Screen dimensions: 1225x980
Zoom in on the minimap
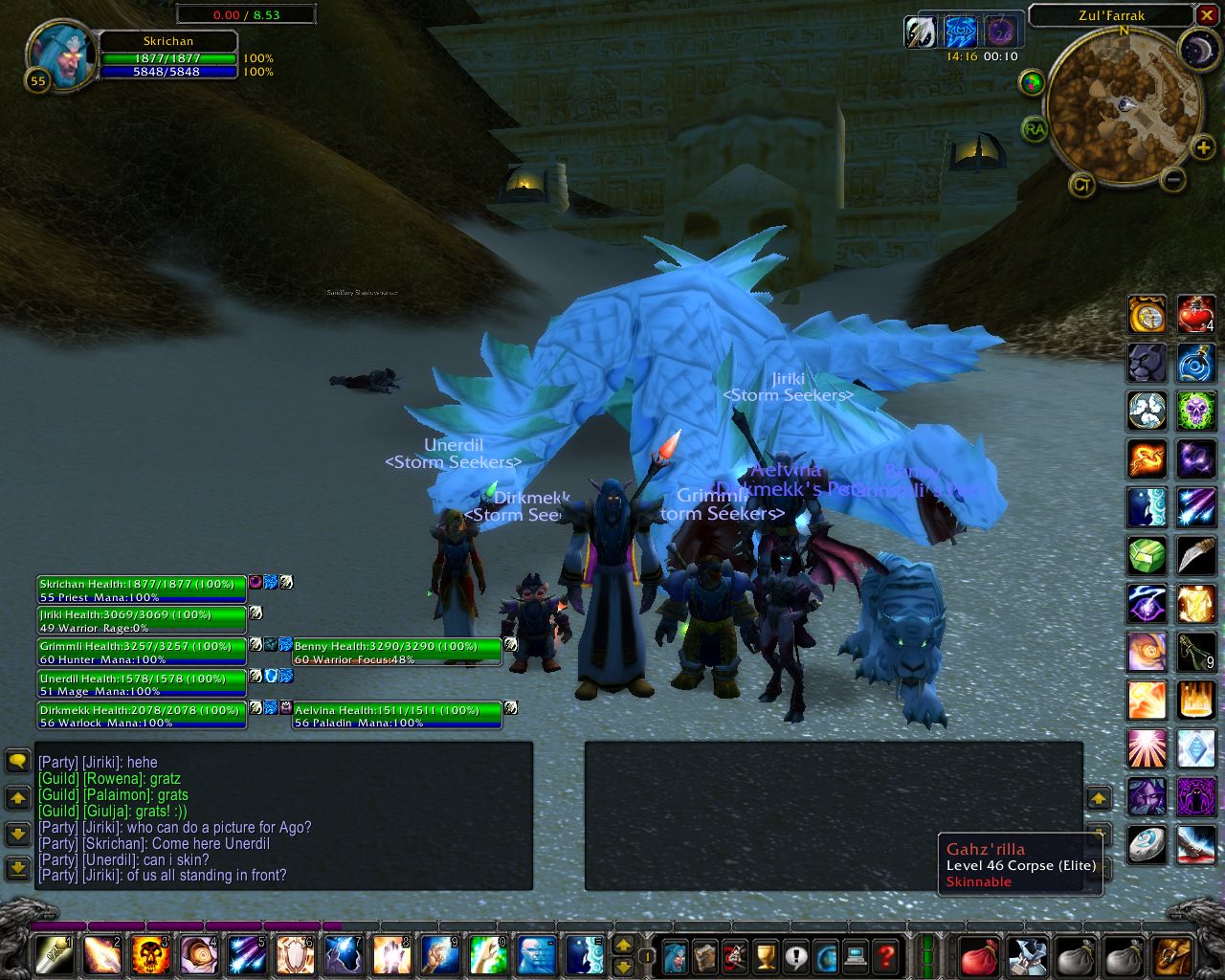coord(1202,146)
